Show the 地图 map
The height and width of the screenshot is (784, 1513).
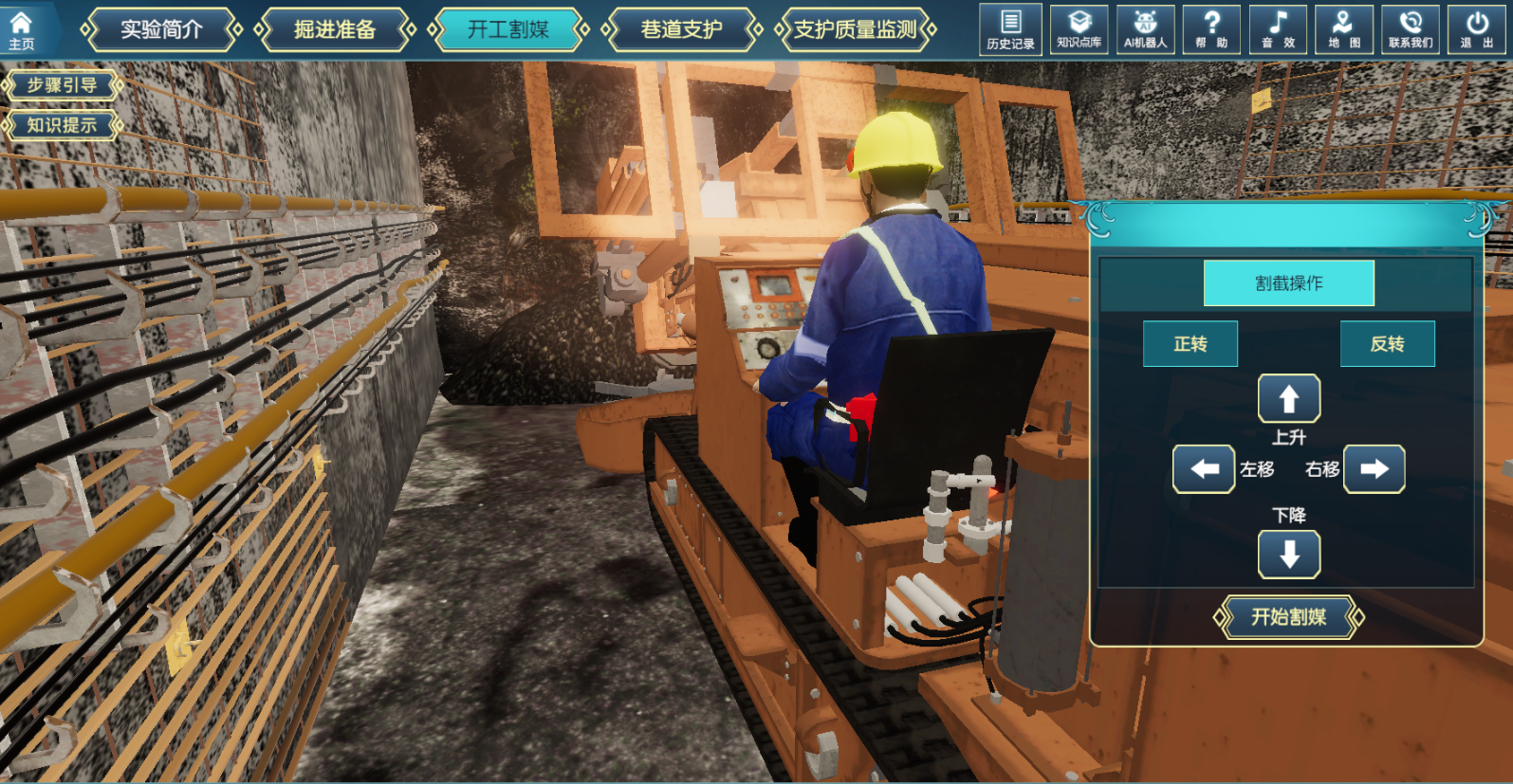[1344, 29]
